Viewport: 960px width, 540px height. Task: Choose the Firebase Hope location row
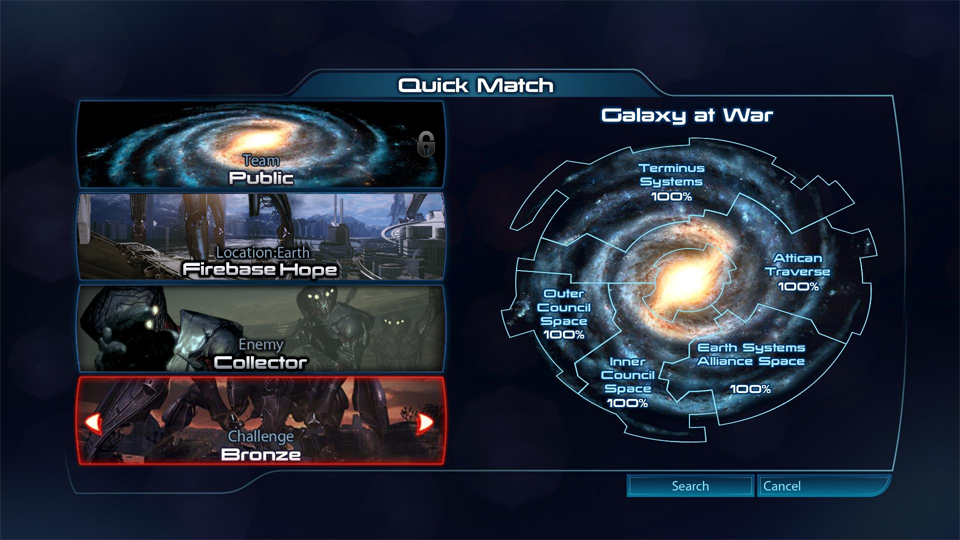point(261,236)
